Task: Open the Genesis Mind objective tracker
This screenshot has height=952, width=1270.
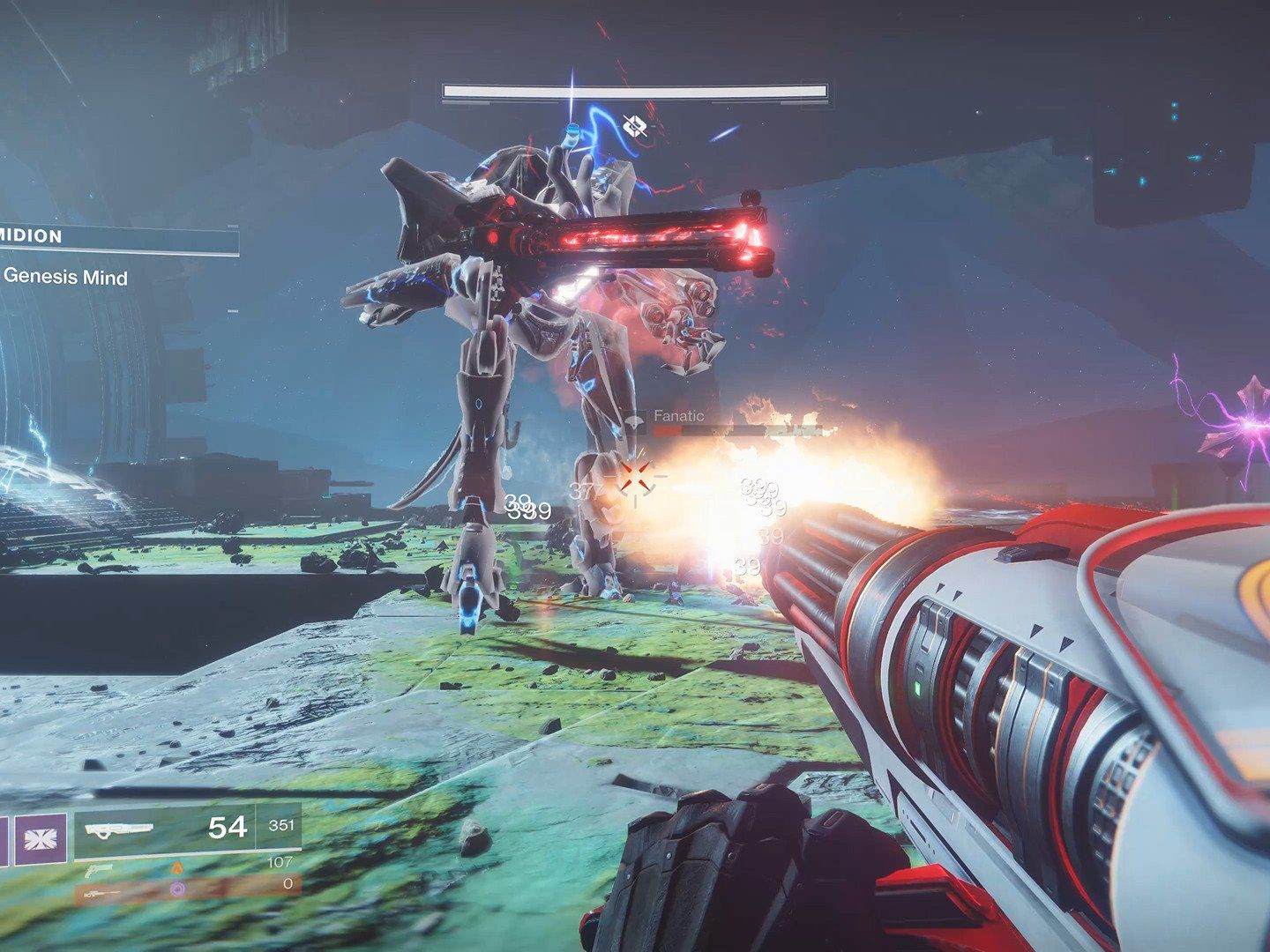Action: pos(65,277)
